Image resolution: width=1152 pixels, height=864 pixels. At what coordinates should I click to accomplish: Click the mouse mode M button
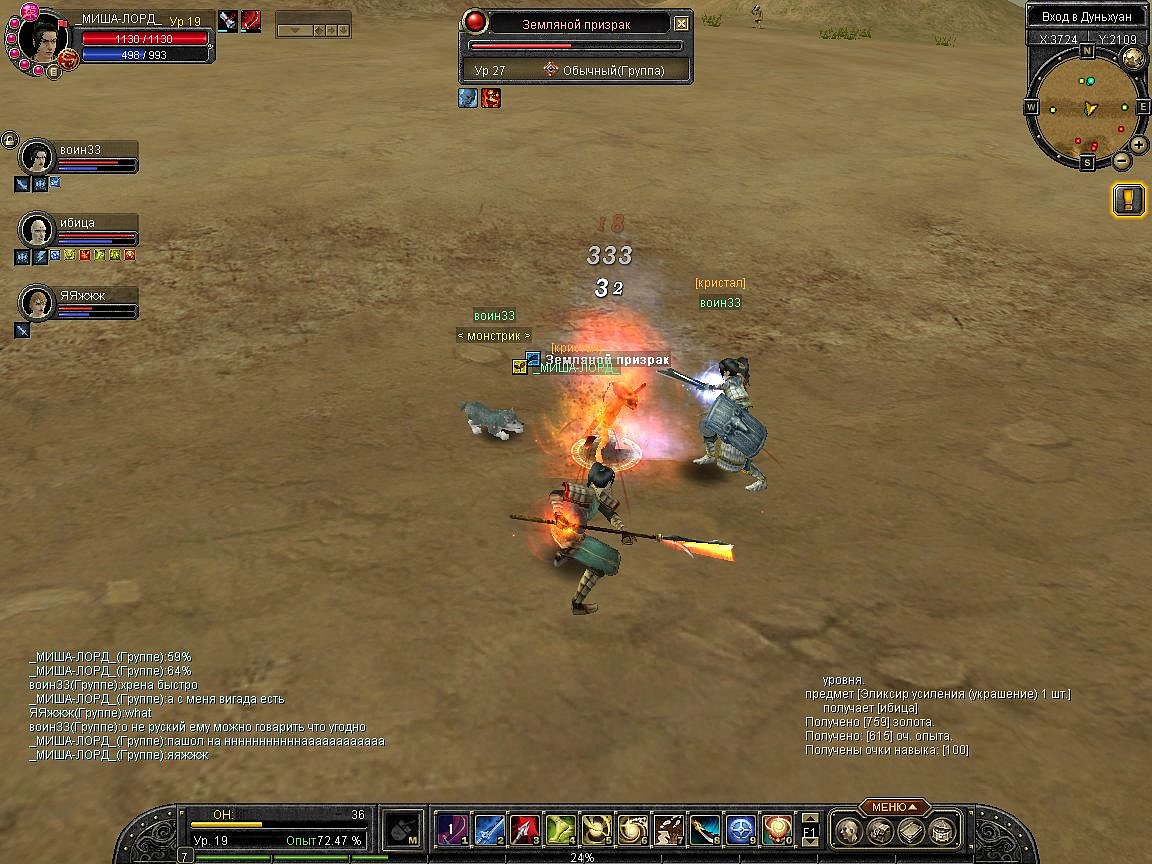401,829
